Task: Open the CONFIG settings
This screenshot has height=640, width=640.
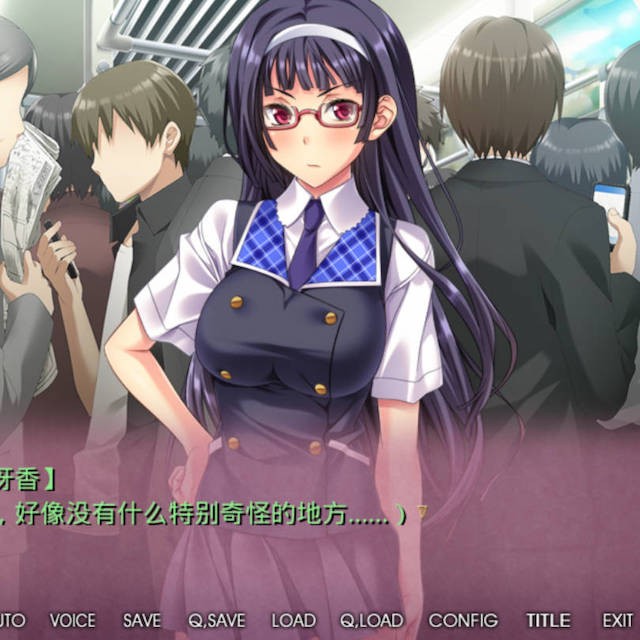Action: 463,621
